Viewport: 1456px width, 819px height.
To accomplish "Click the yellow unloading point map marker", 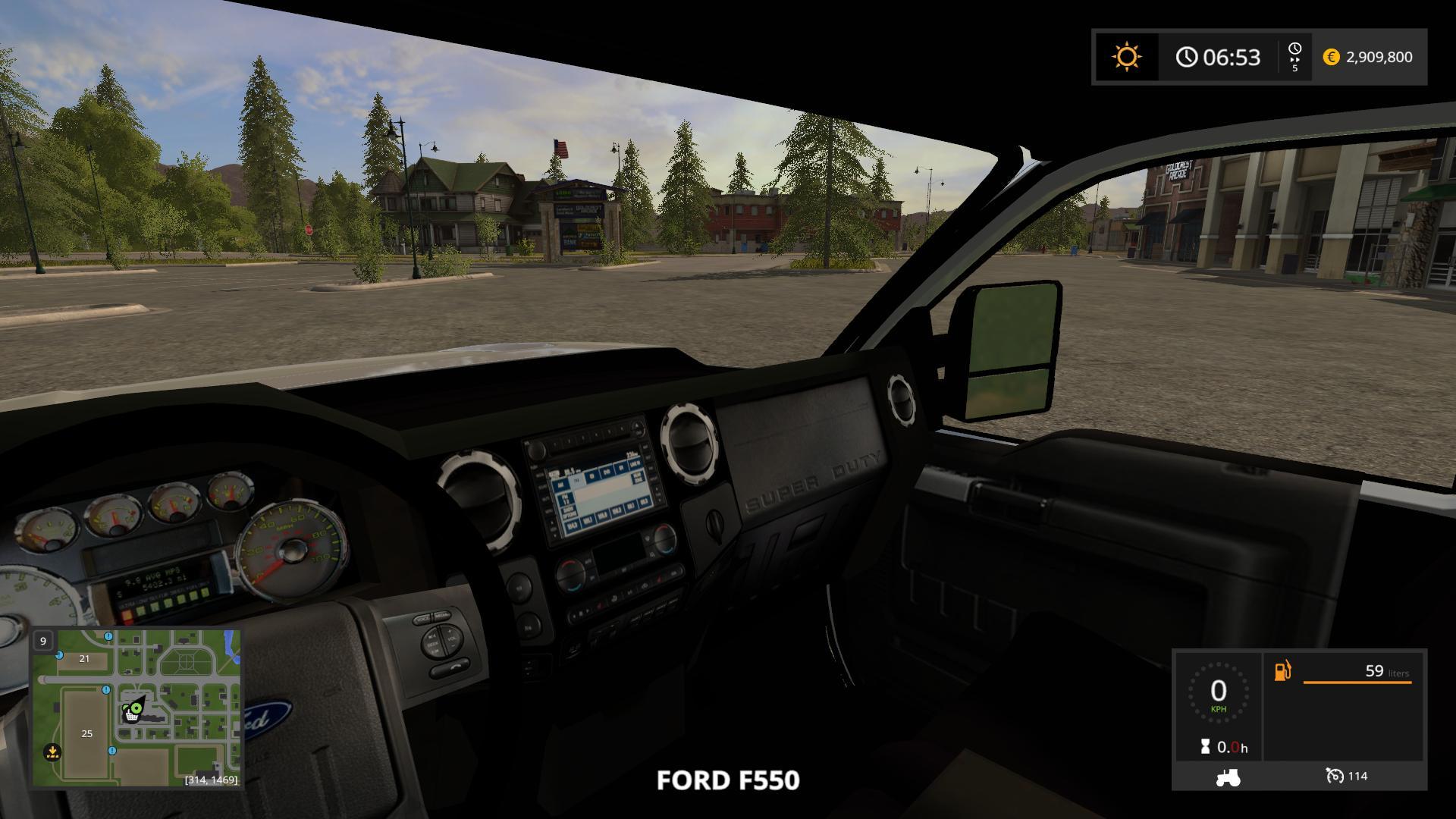I will pos(52,752).
